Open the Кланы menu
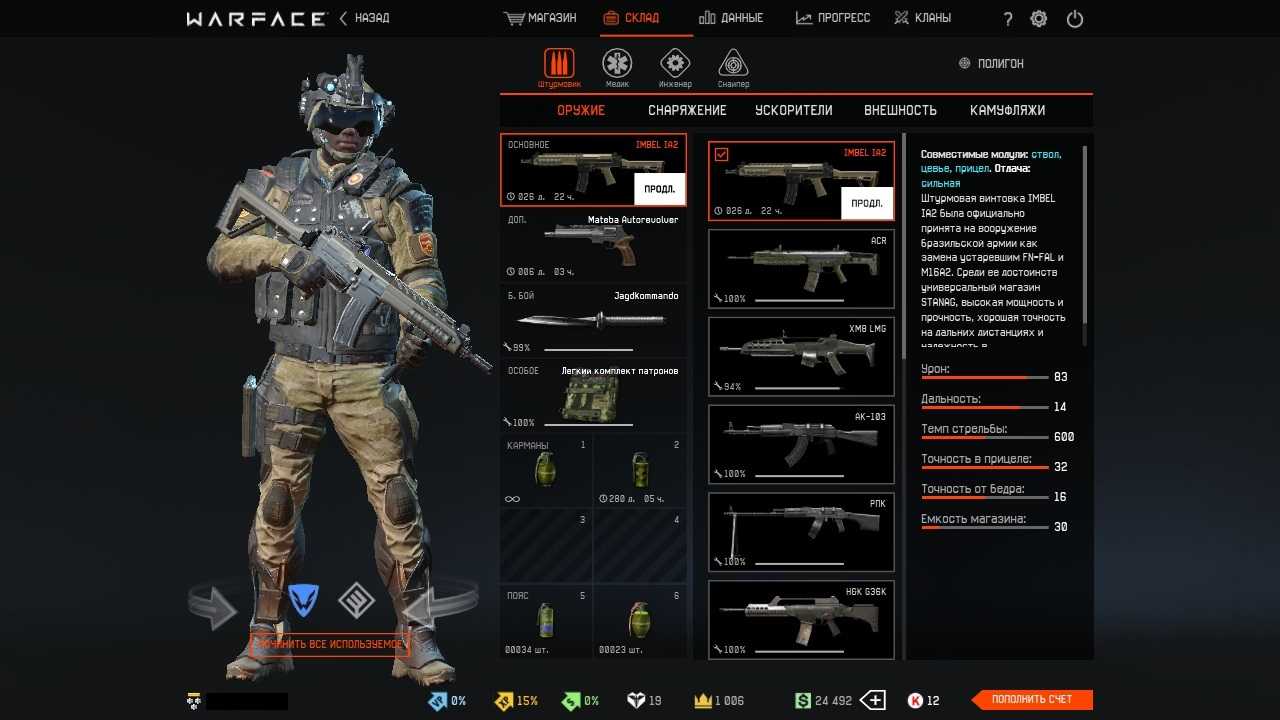The width and height of the screenshot is (1280, 720). click(x=922, y=18)
